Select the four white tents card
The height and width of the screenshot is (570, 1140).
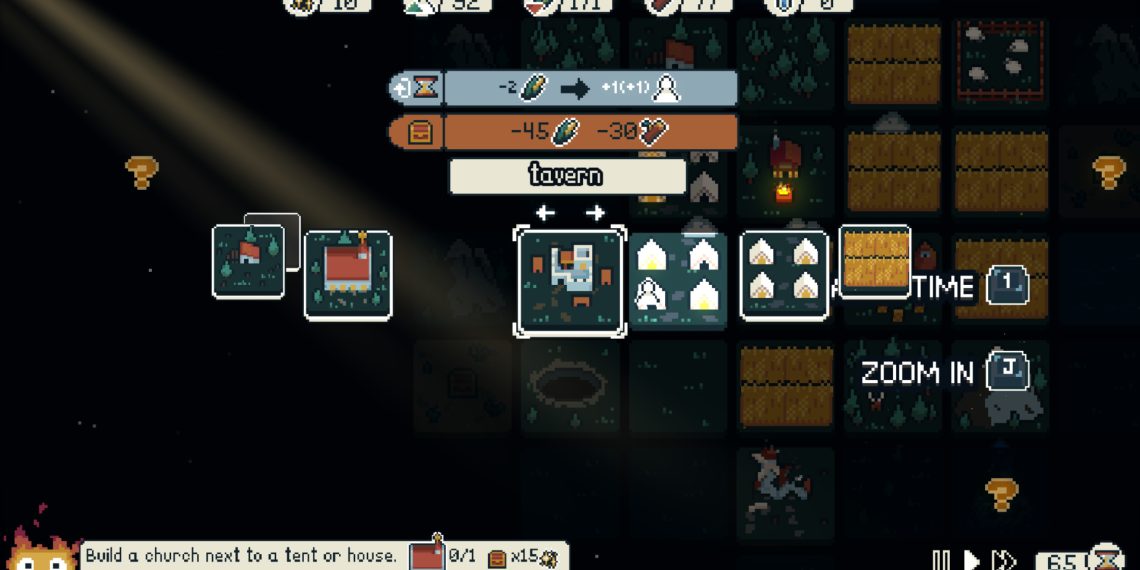784,275
